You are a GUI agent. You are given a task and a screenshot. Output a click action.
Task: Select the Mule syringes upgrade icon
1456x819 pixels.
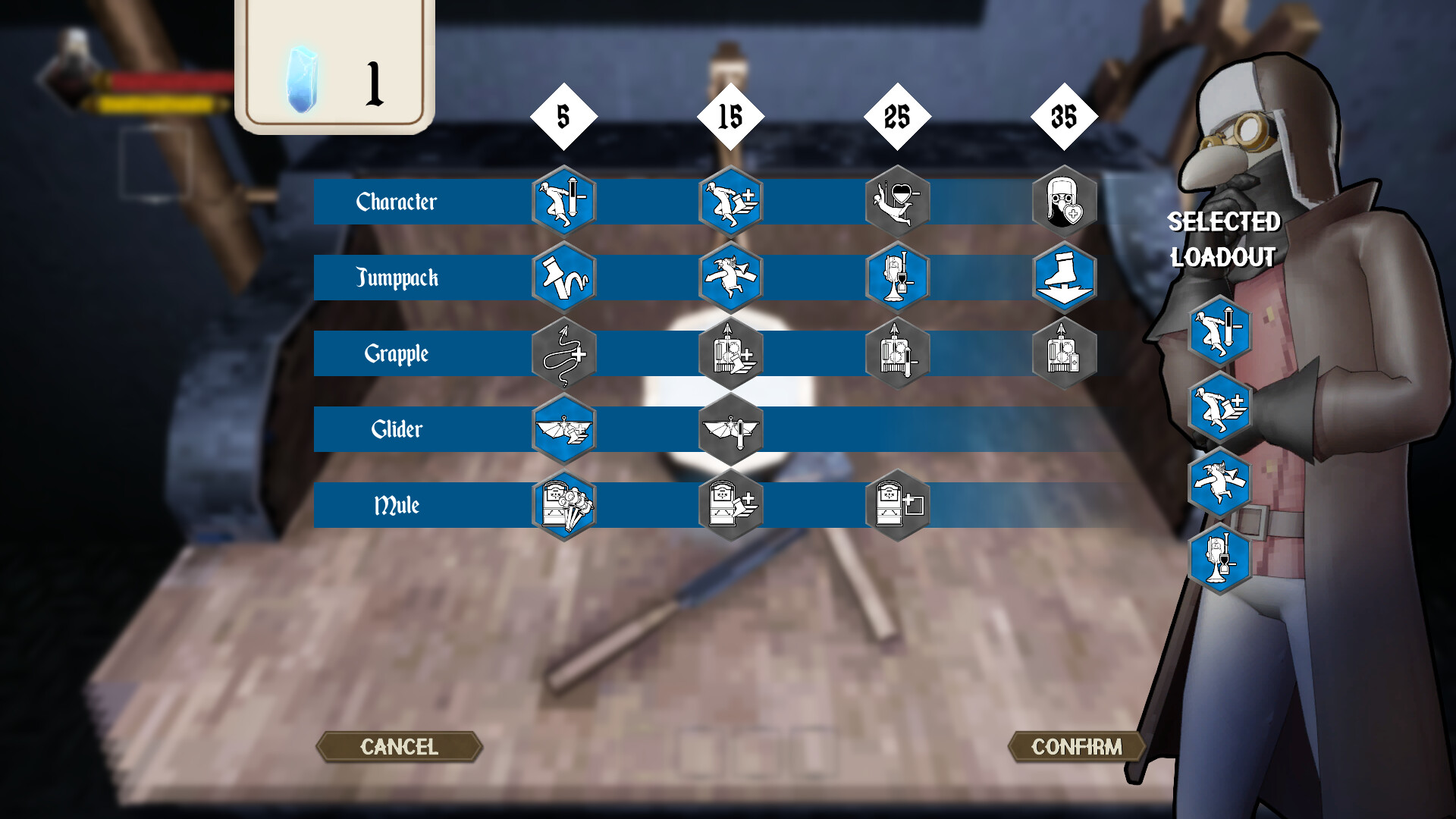click(563, 505)
